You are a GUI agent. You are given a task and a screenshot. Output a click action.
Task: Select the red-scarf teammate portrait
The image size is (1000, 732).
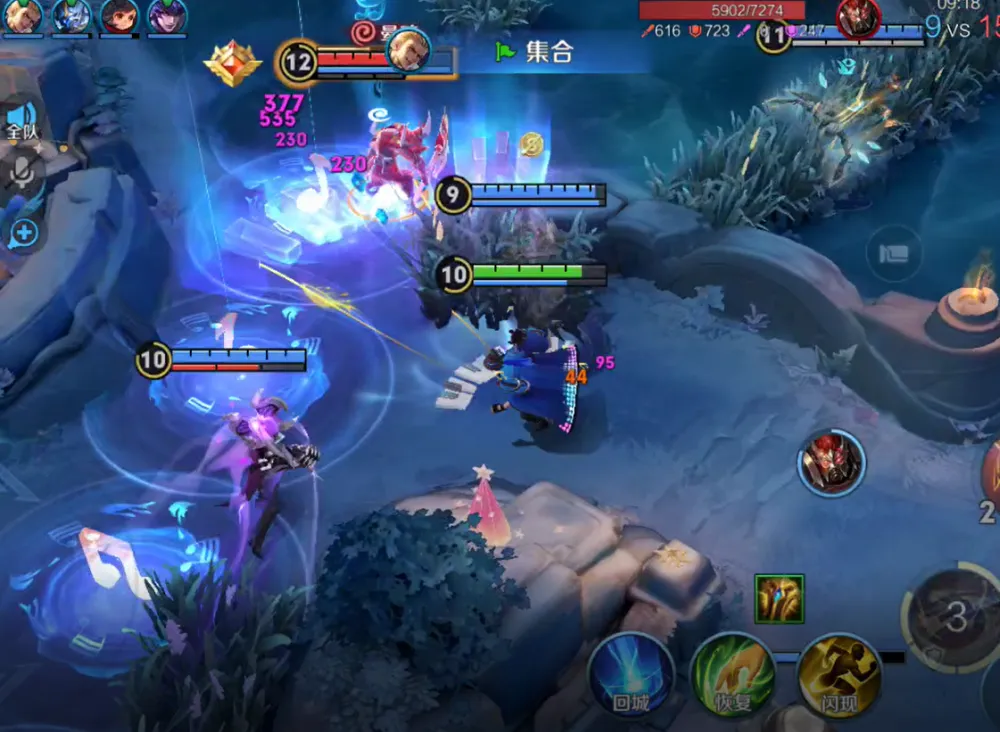coord(119,16)
